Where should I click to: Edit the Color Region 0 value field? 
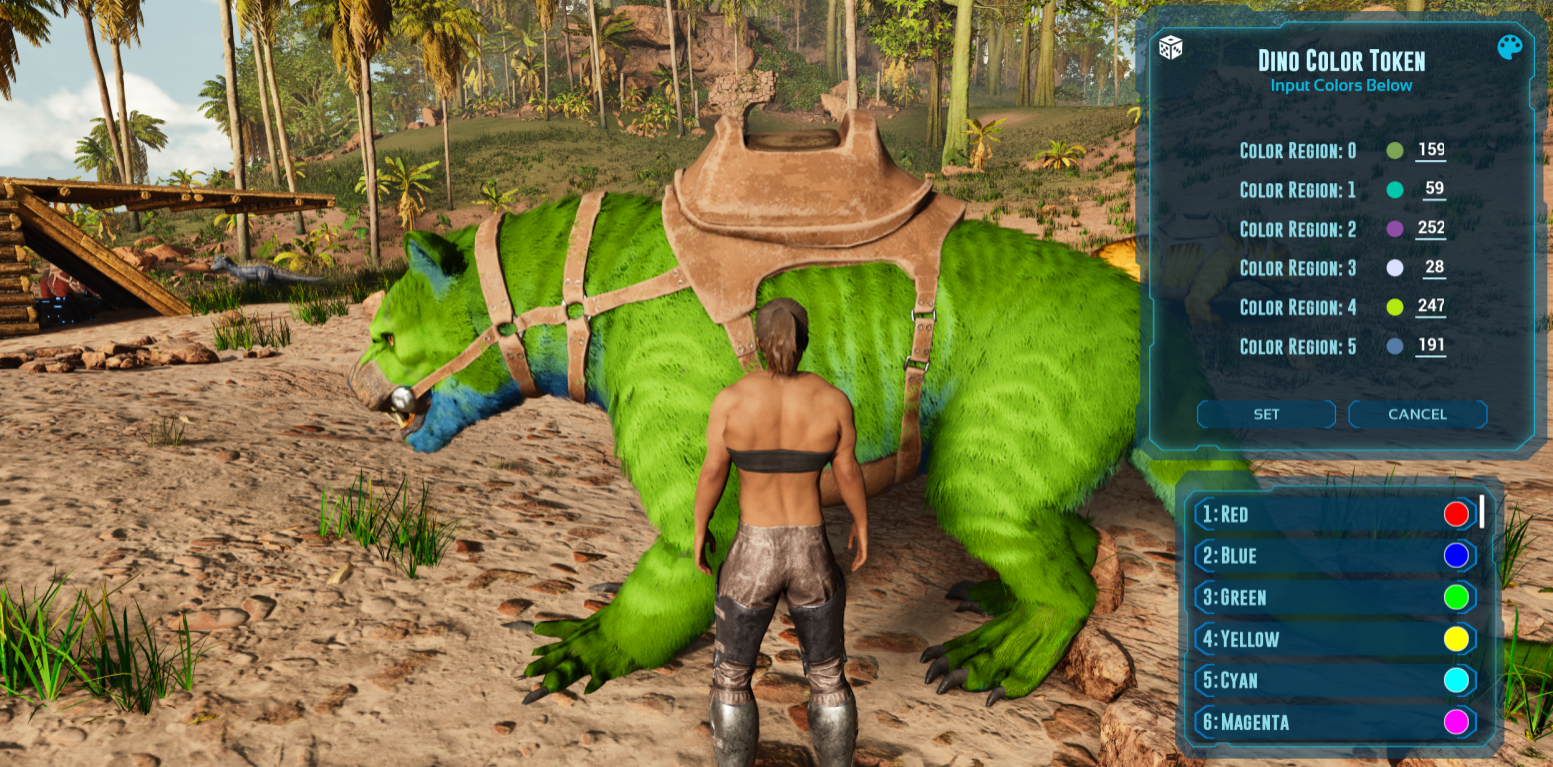click(1431, 150)
